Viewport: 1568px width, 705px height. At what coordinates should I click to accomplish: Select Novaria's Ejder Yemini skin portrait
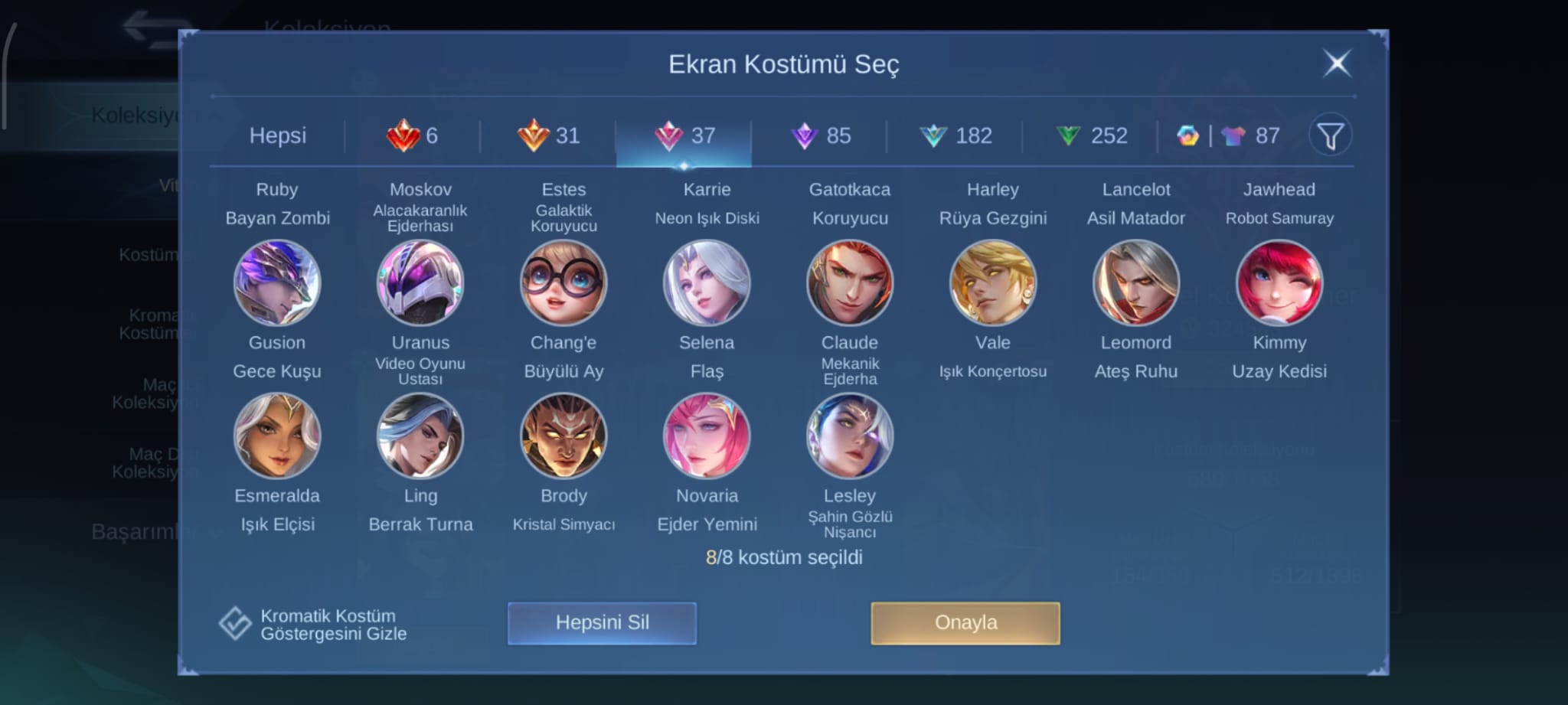coord(707,436)
